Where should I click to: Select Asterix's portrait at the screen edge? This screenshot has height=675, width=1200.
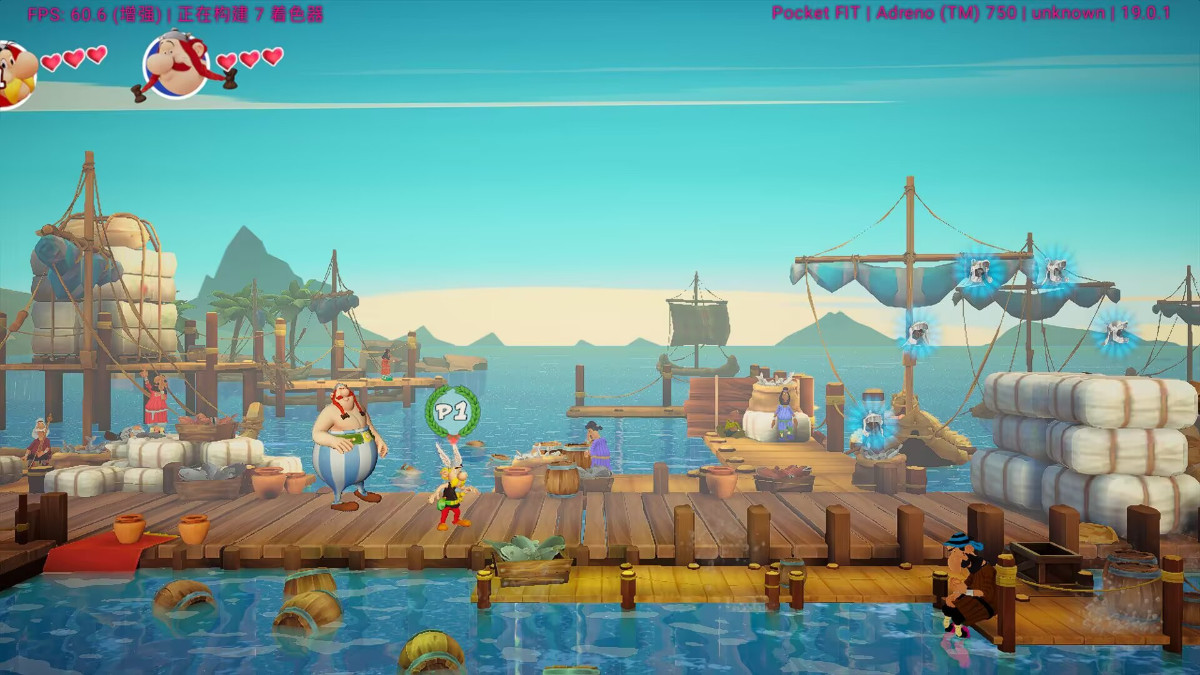[x=14, y=72]
